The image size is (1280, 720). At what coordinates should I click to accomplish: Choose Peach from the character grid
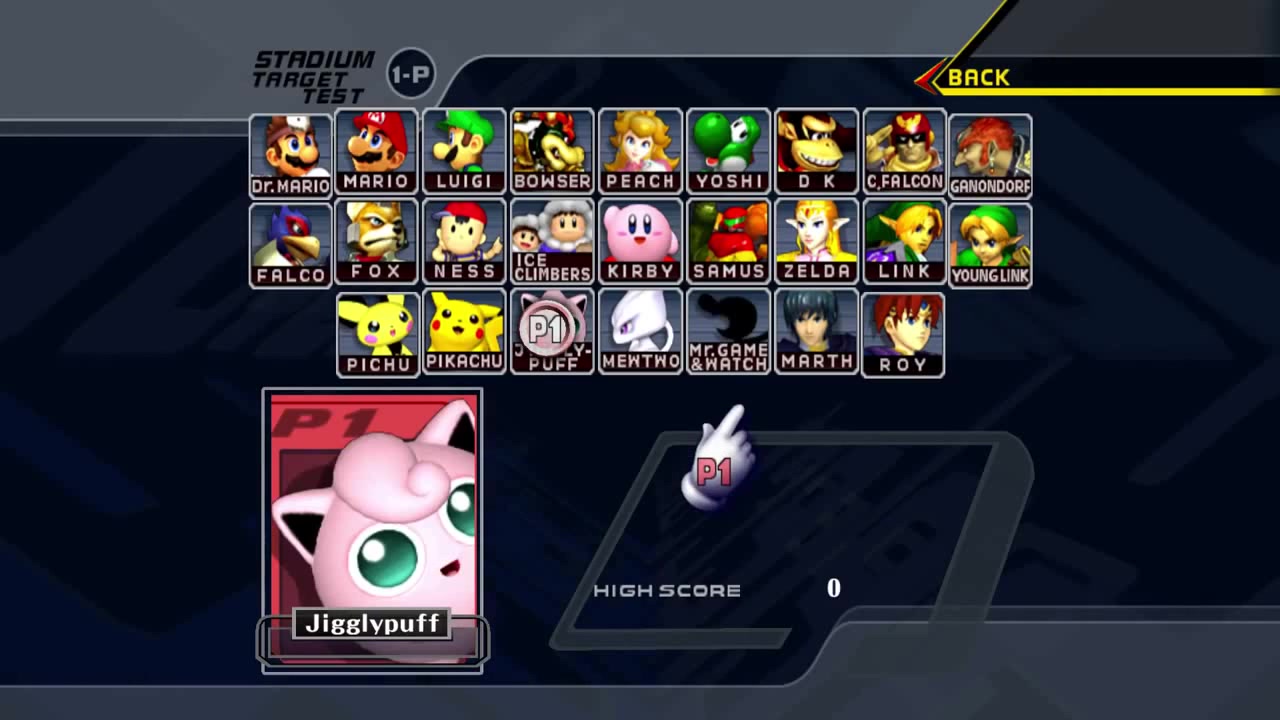click(640, 151)
